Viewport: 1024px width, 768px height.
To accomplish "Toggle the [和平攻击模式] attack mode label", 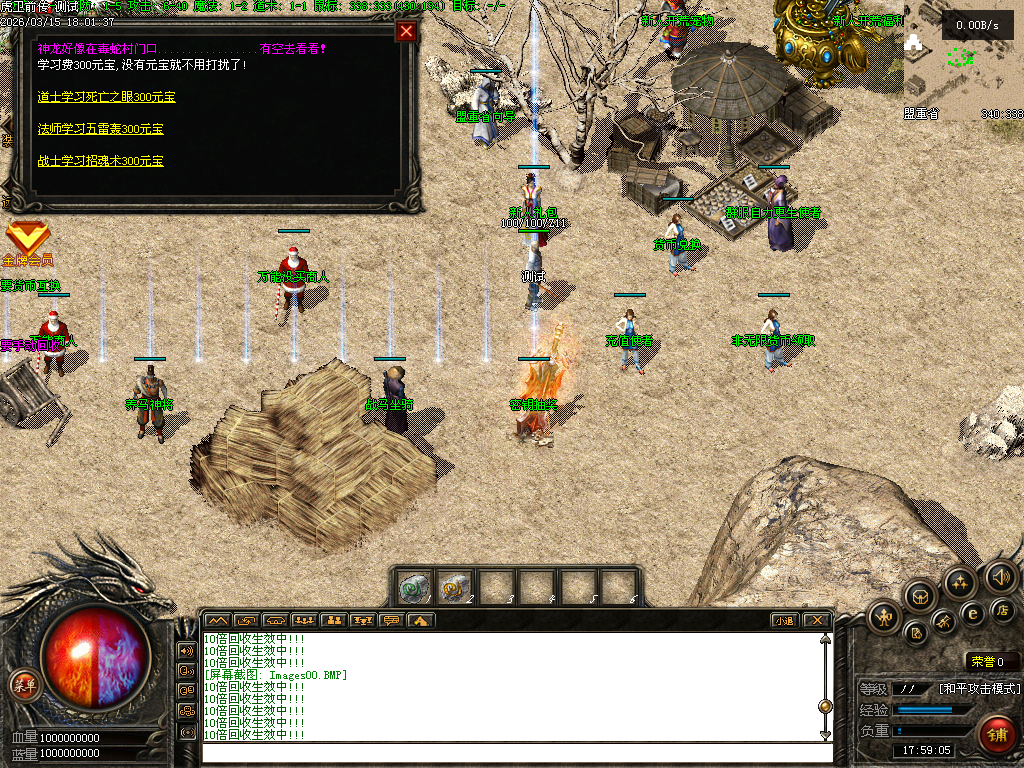I will click(979, 689).
